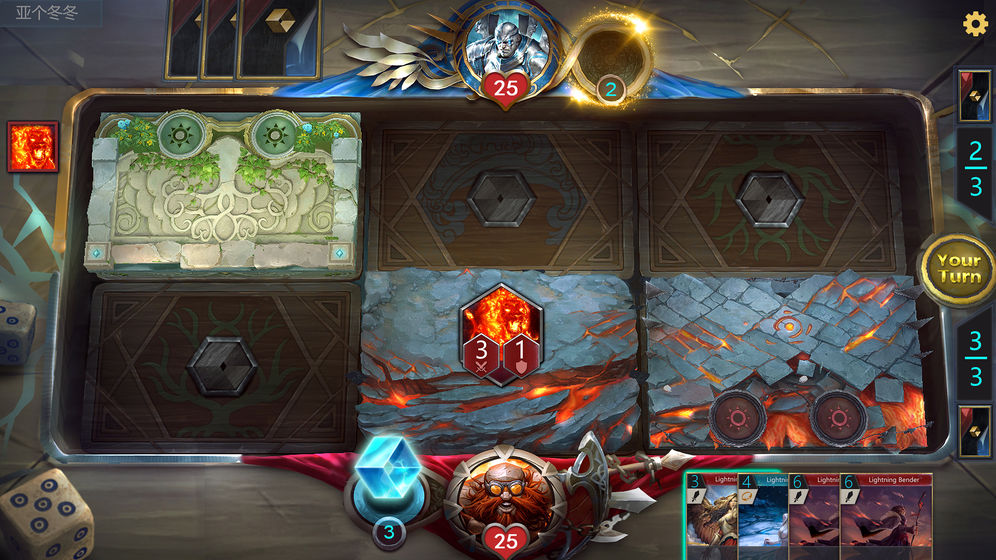View your own deck card icon
The width and height of the screenshot is (996, 560).
coord(974,431)
